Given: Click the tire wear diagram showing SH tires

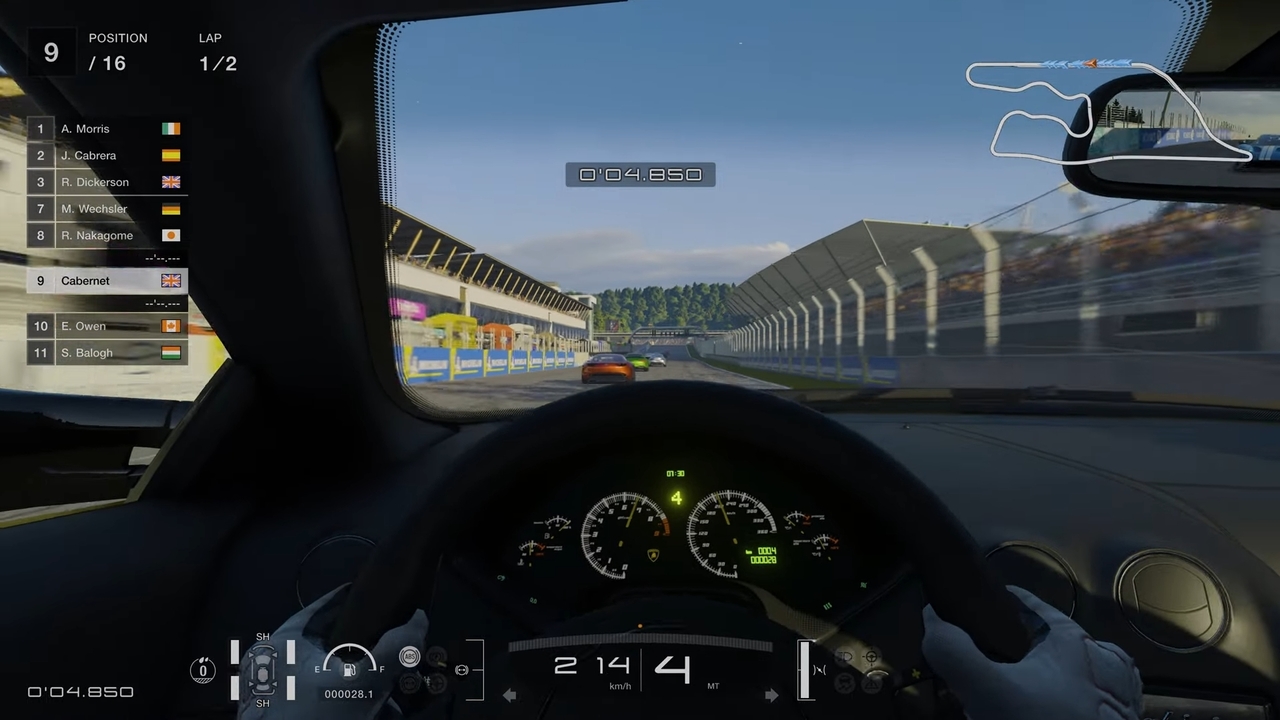Looking at the screenshot, I should pos(263,670).
